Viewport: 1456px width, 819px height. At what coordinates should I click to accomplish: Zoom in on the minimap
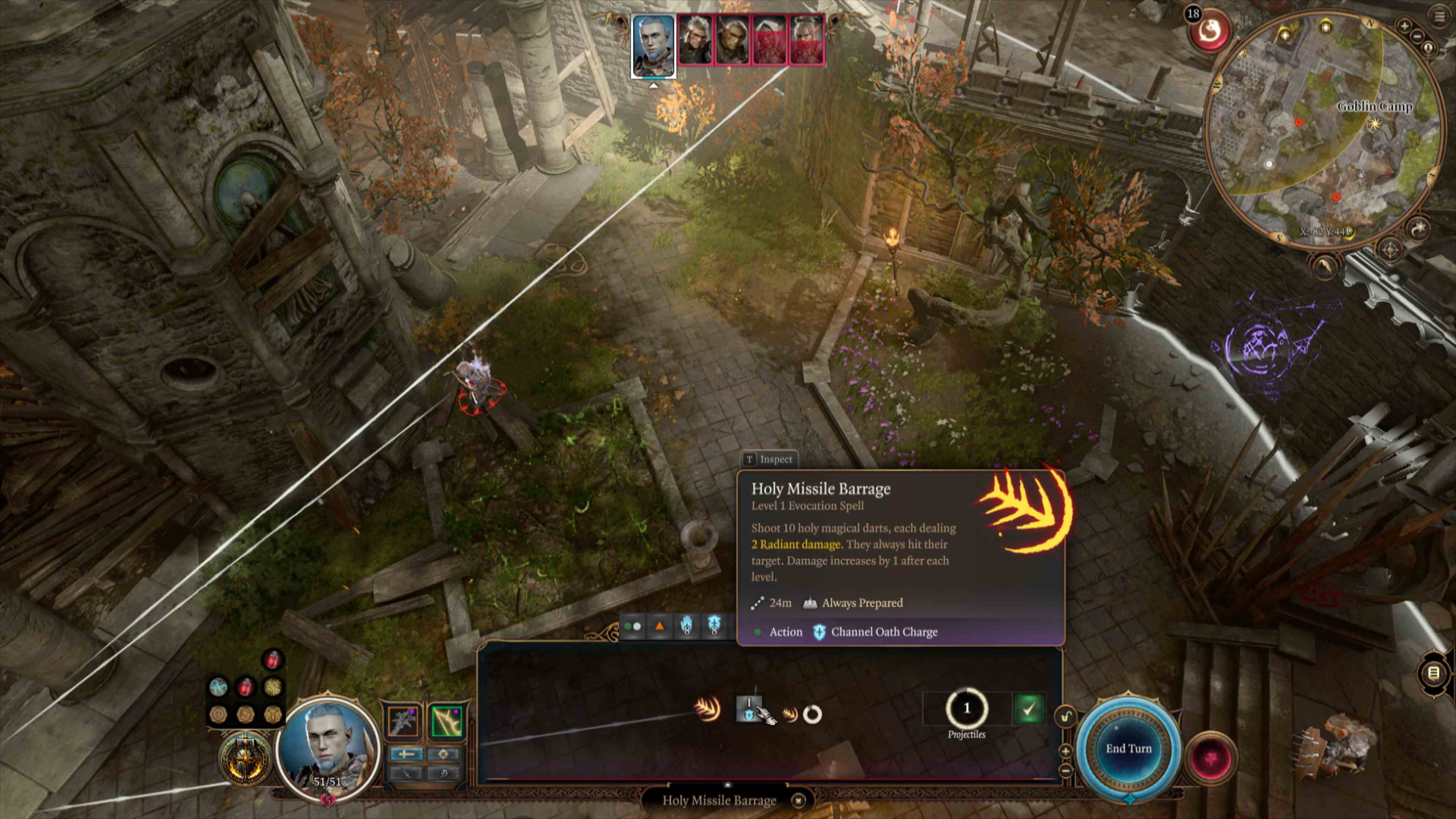[x=1404, y=25]
